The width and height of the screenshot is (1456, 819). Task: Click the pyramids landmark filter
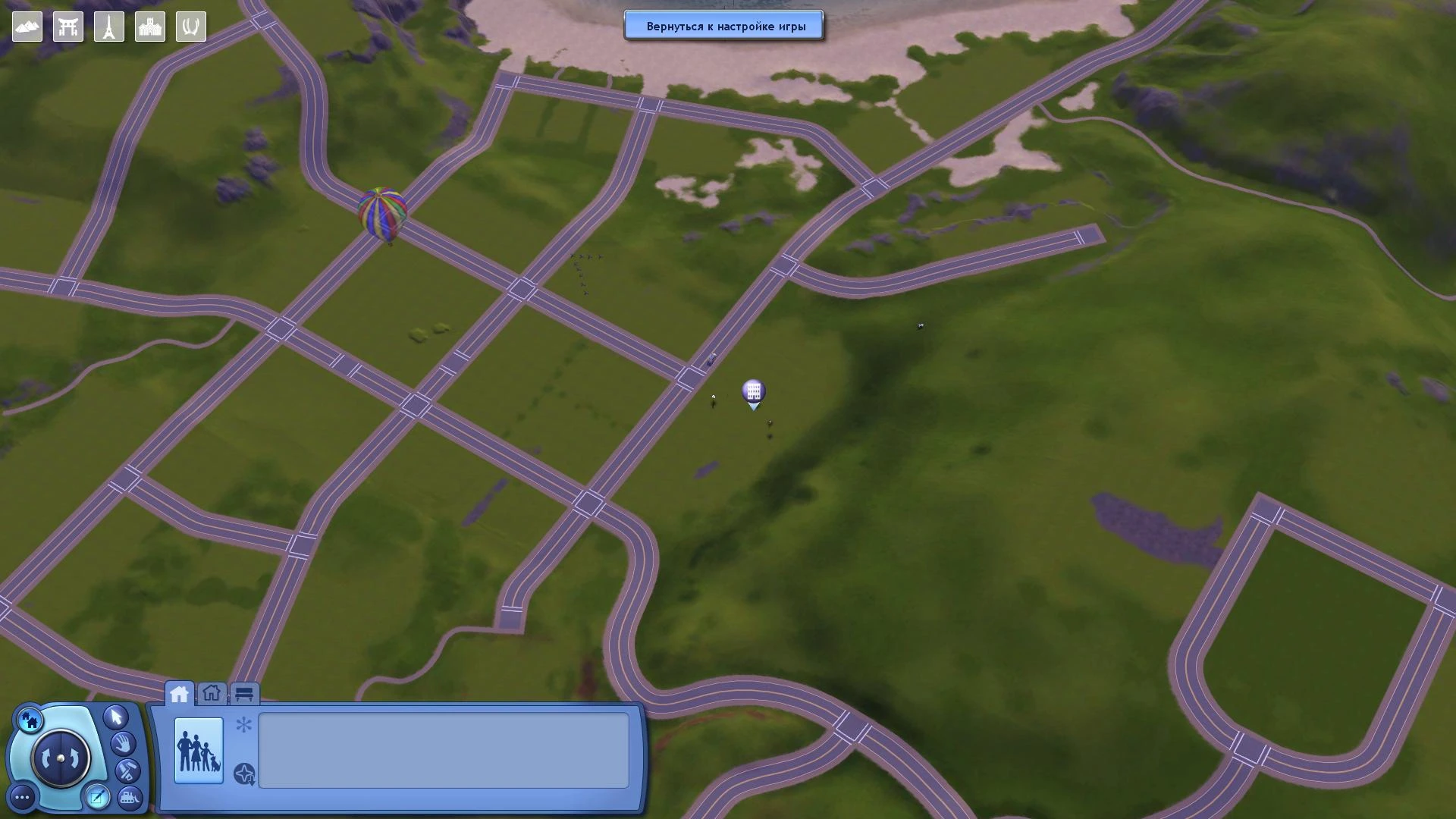point(27,26)
